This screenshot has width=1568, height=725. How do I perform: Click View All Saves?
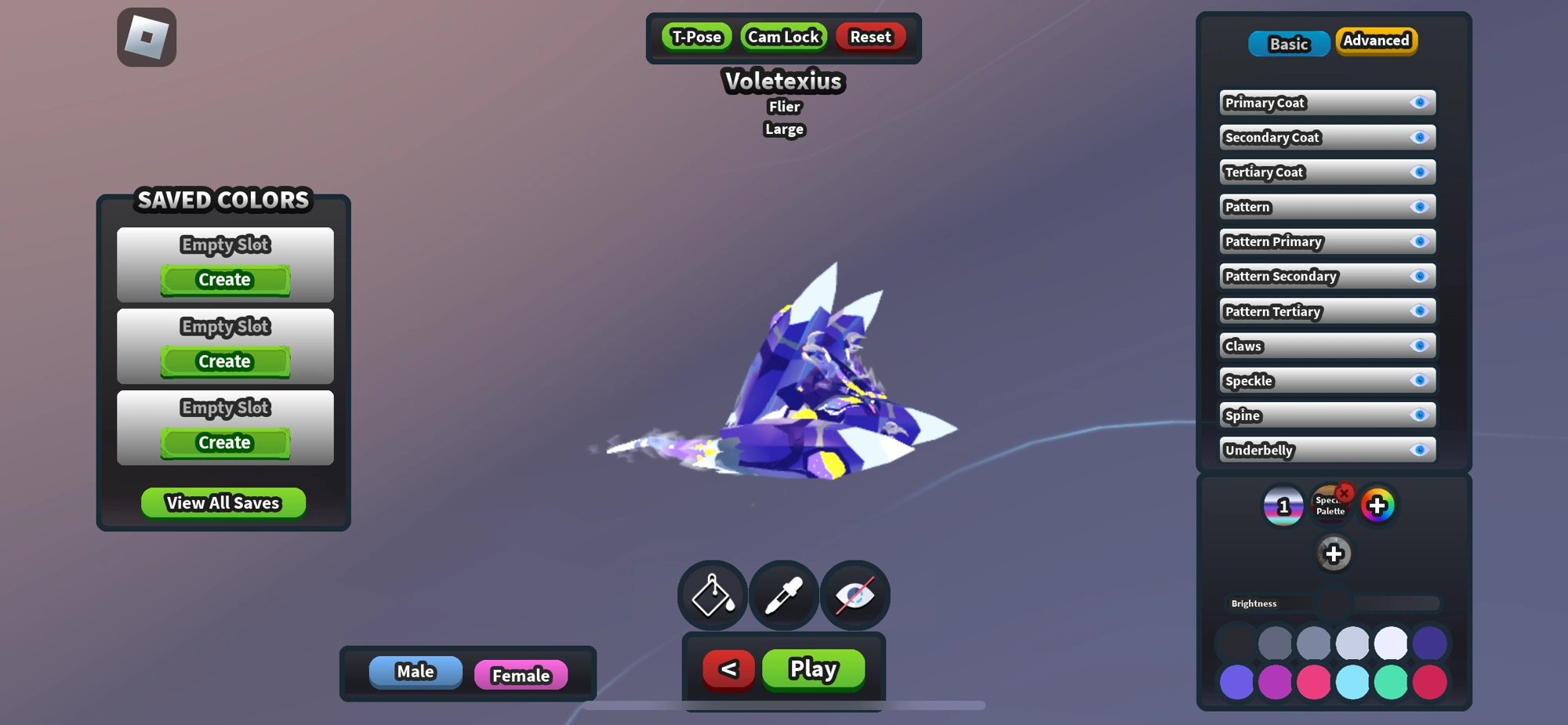coord(223,502)
